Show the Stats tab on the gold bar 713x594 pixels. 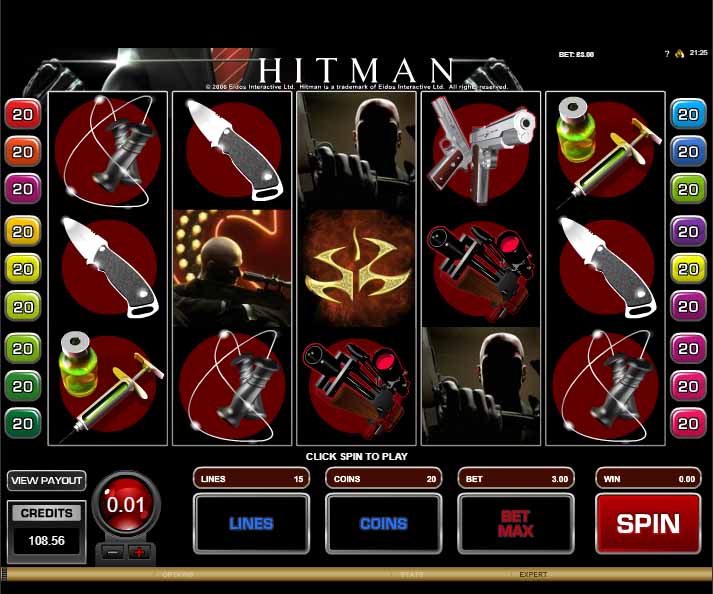[x=412, y=575]
